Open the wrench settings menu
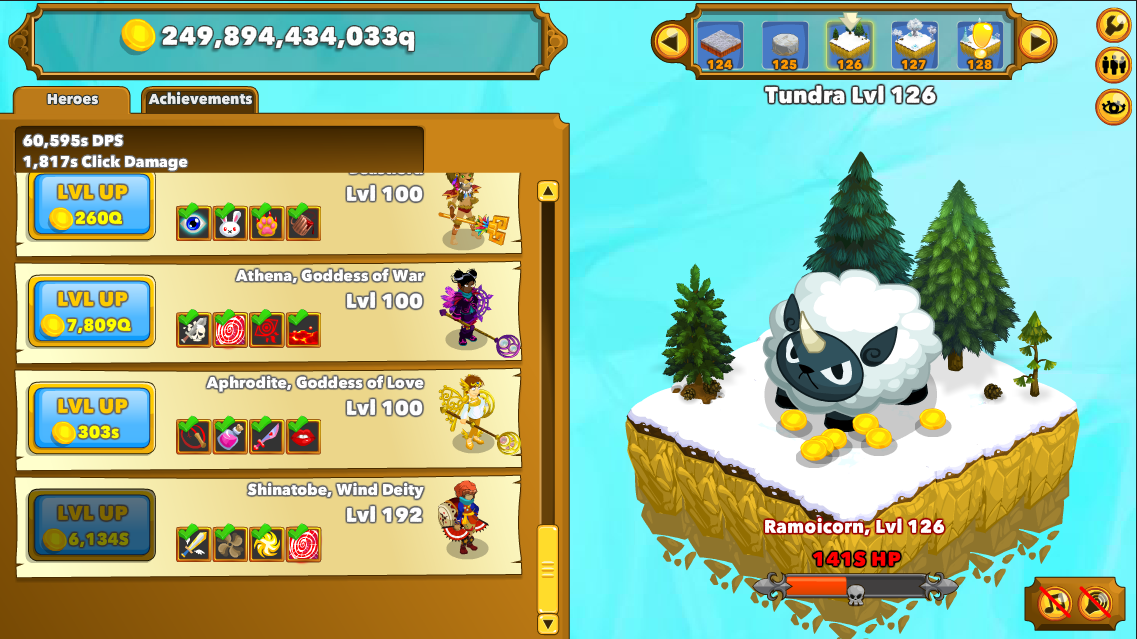Viewport: 1137px width, 639px height. pos(1113,25)
